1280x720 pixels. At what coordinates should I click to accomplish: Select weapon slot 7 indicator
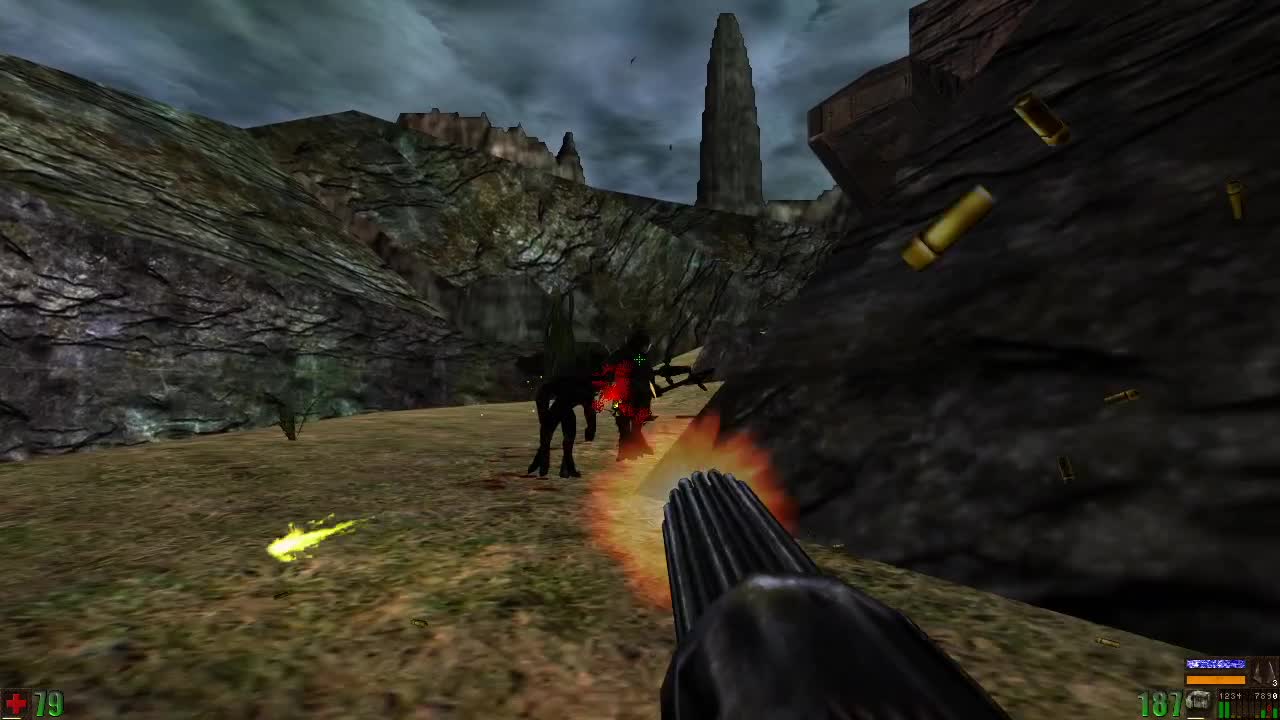1254,696
